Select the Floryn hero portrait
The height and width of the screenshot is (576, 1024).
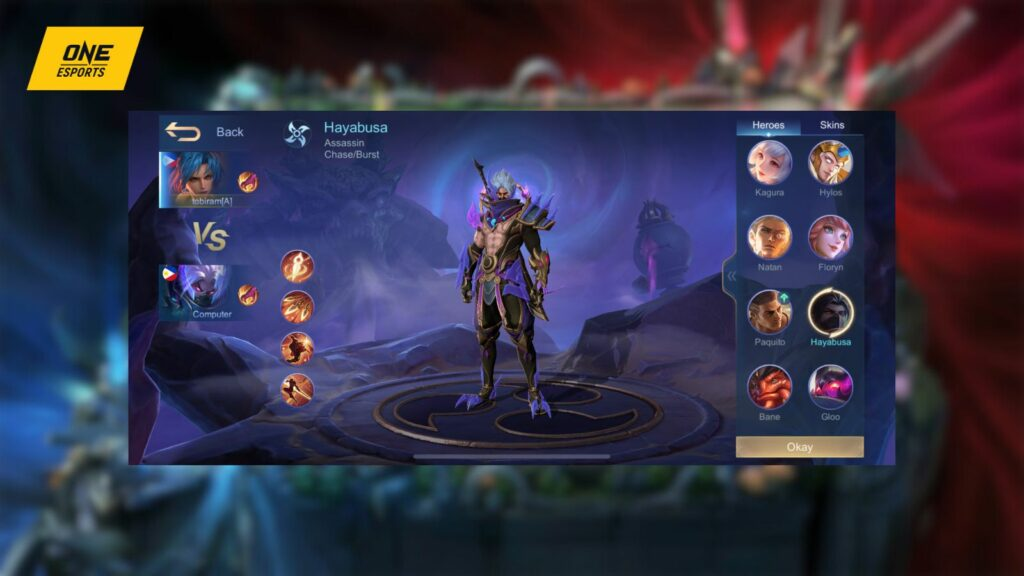pyautogui.click(x=830, y=237)
